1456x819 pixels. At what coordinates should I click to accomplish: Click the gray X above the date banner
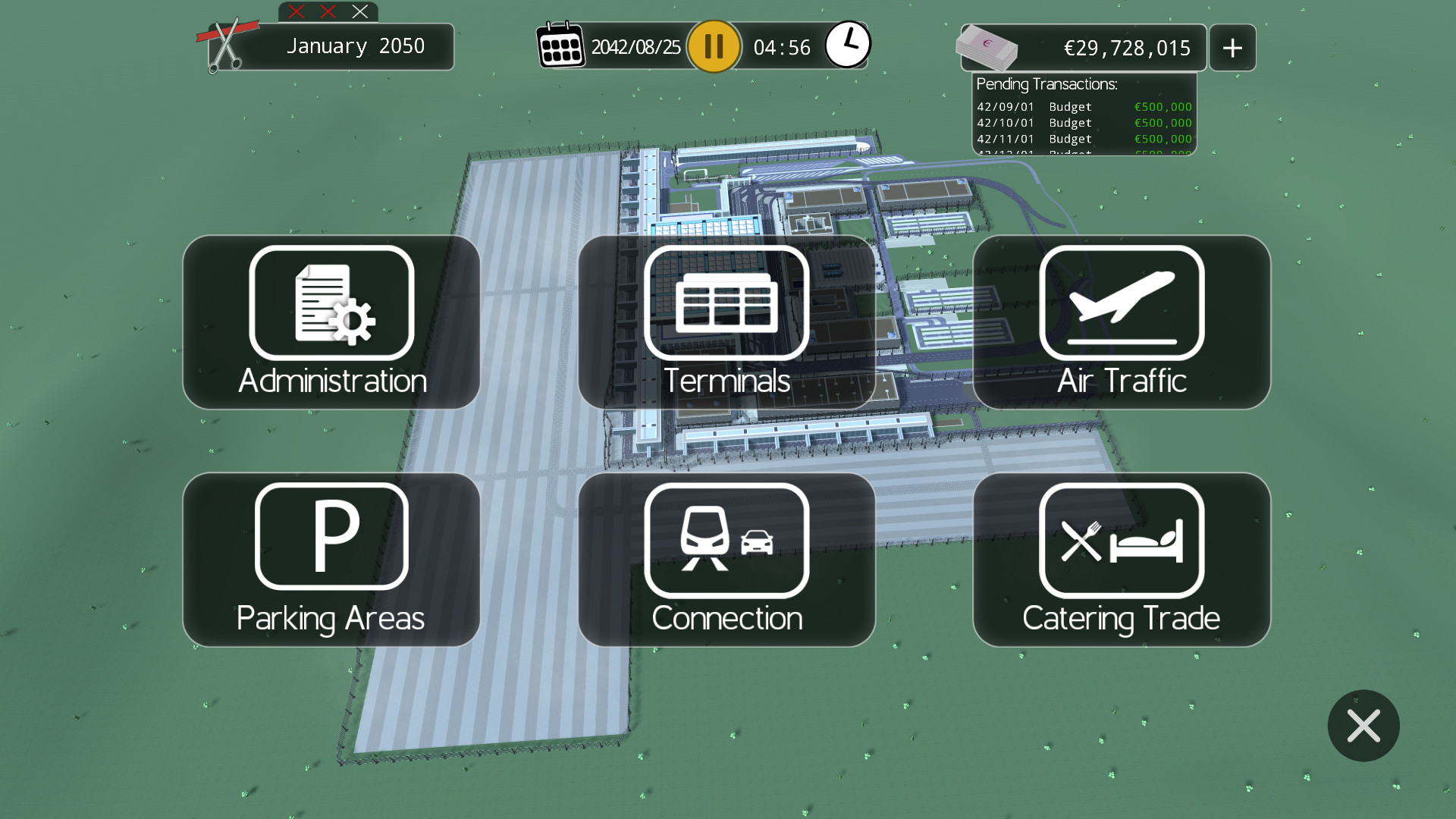pos(358,11)
